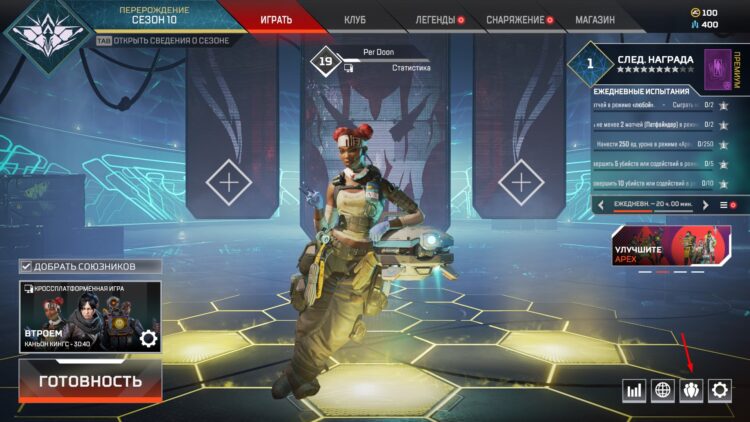Toggle the Добрать союзников checkbox
750x422 pixels.
26,266
